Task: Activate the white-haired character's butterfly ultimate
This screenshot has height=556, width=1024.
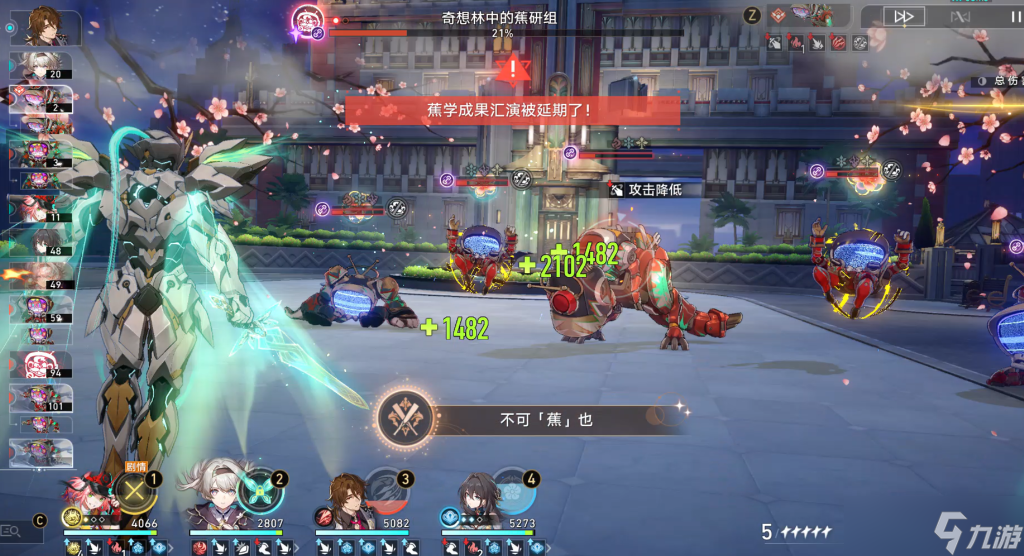Action: coord(262,491)
